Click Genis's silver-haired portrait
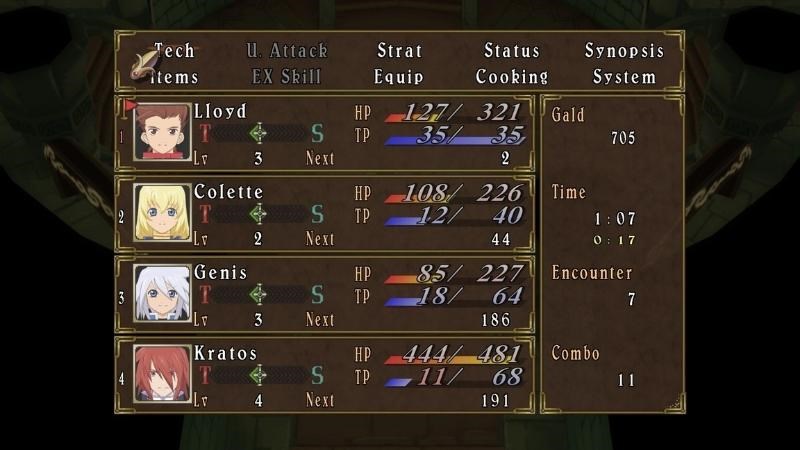The height and width of the screenshot is (450, 800). click(162, 294)
